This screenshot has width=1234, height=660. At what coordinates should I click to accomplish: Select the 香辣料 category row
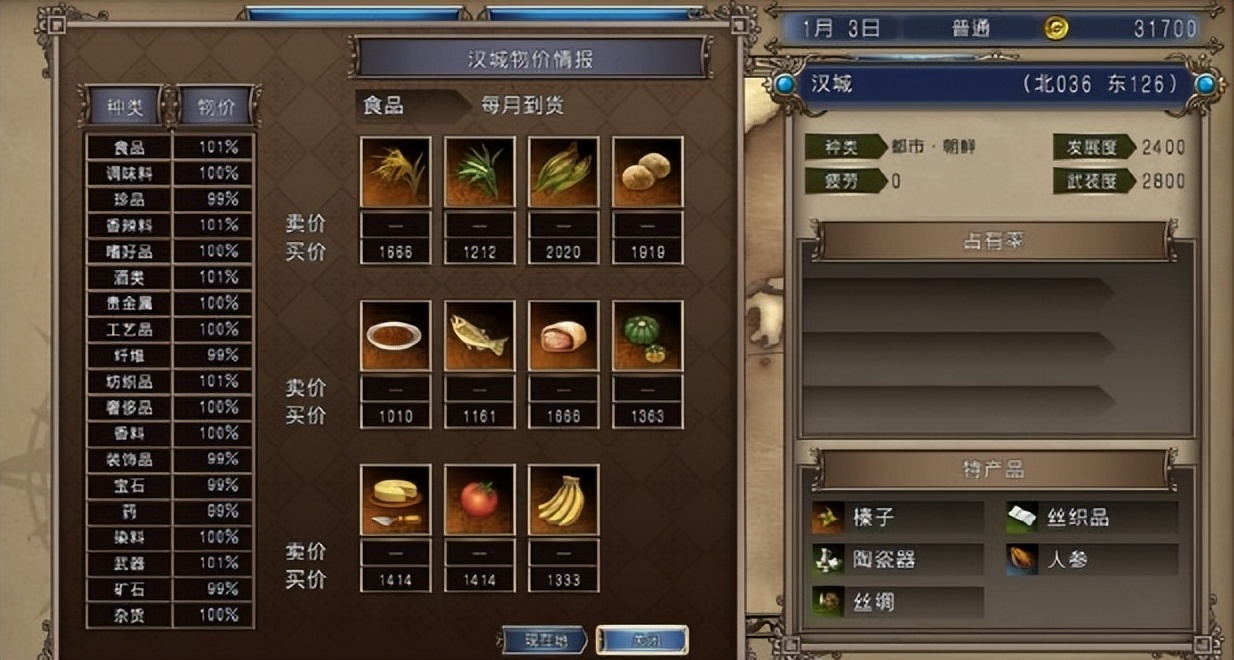[129, 225]
